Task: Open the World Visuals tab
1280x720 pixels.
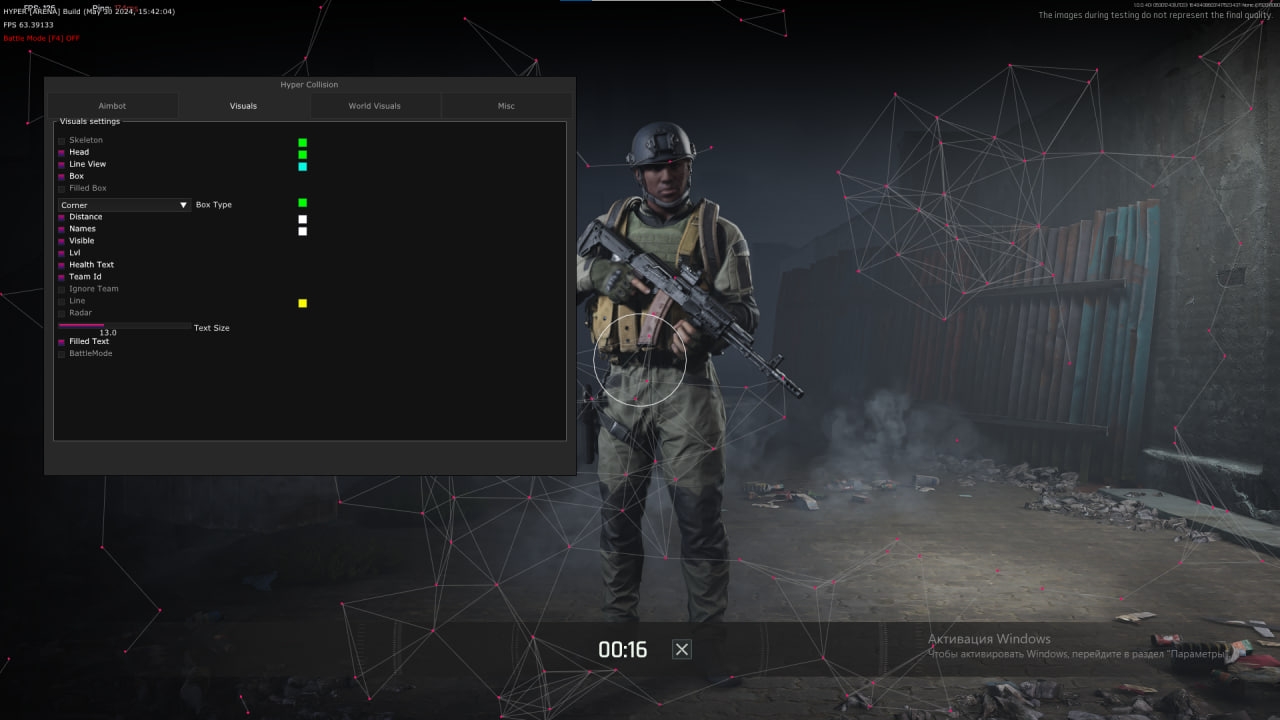Action: (x=375, y=105)
